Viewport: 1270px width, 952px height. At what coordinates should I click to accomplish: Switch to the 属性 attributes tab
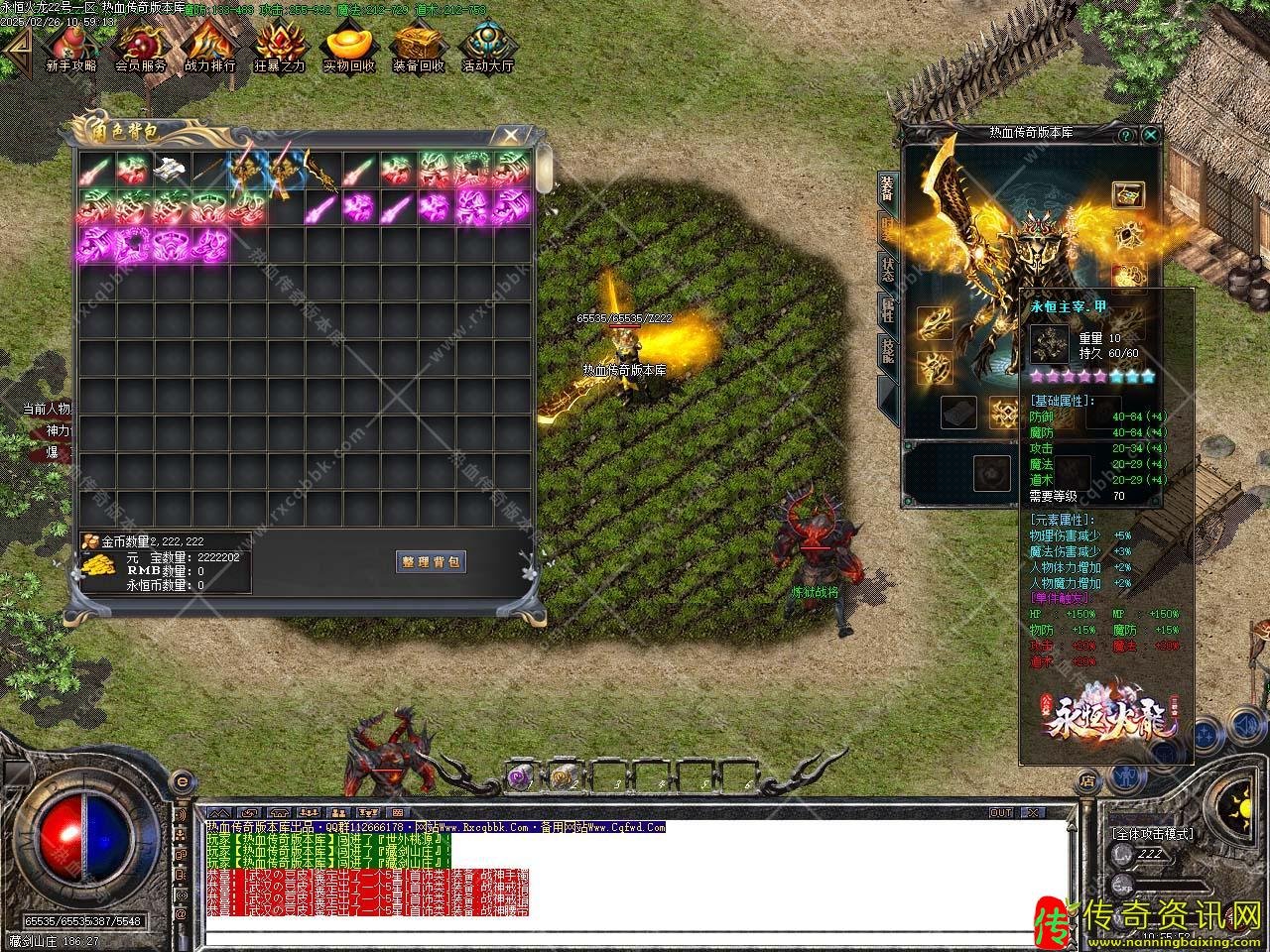(887, 309)
